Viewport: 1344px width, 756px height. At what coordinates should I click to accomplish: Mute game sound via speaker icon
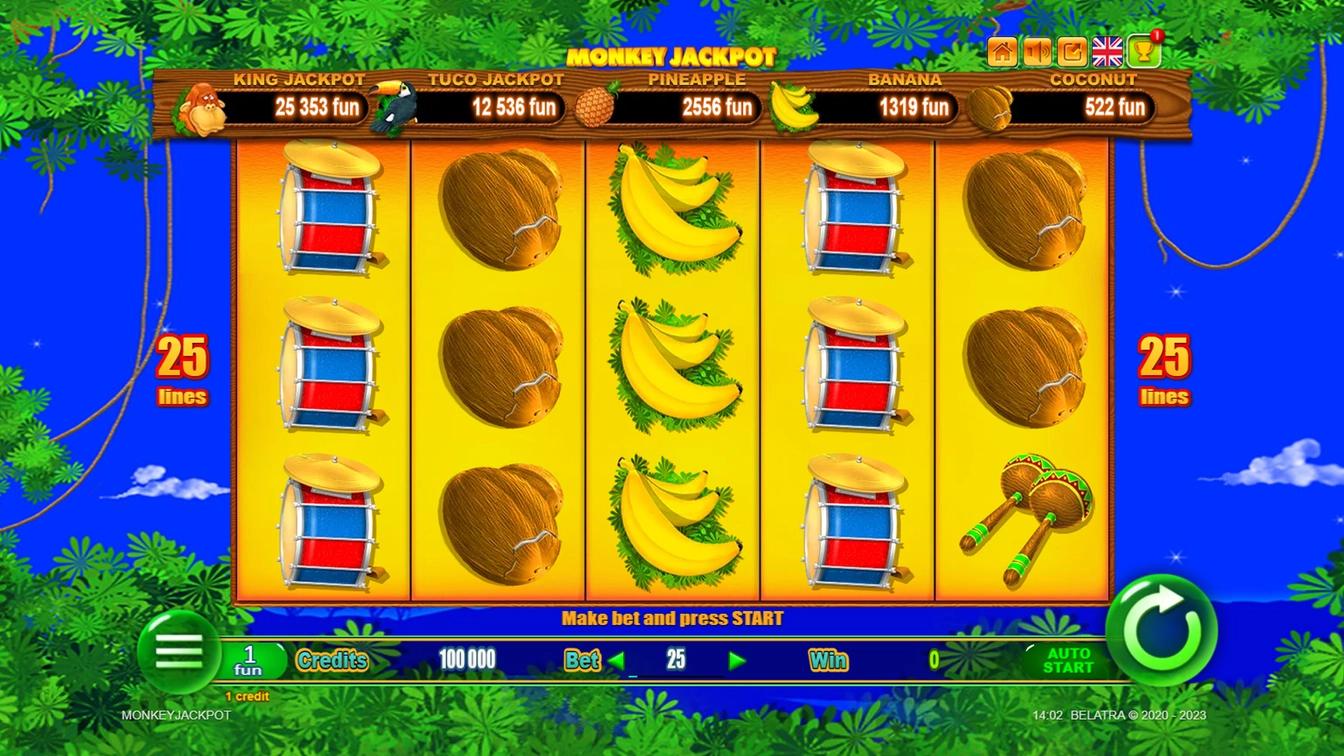1036,50
